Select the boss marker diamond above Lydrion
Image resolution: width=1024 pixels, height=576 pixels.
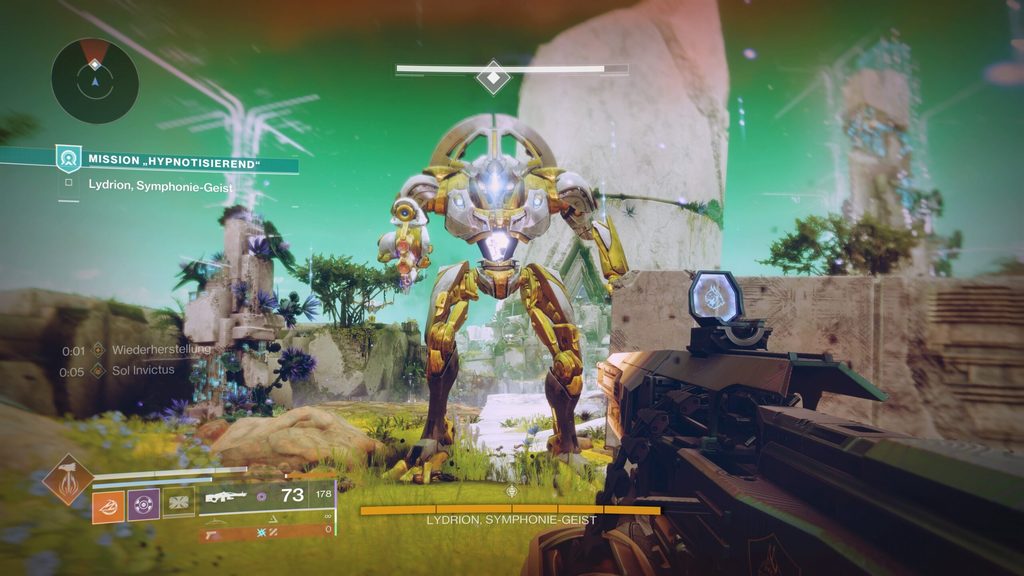[x=493, y=76]
